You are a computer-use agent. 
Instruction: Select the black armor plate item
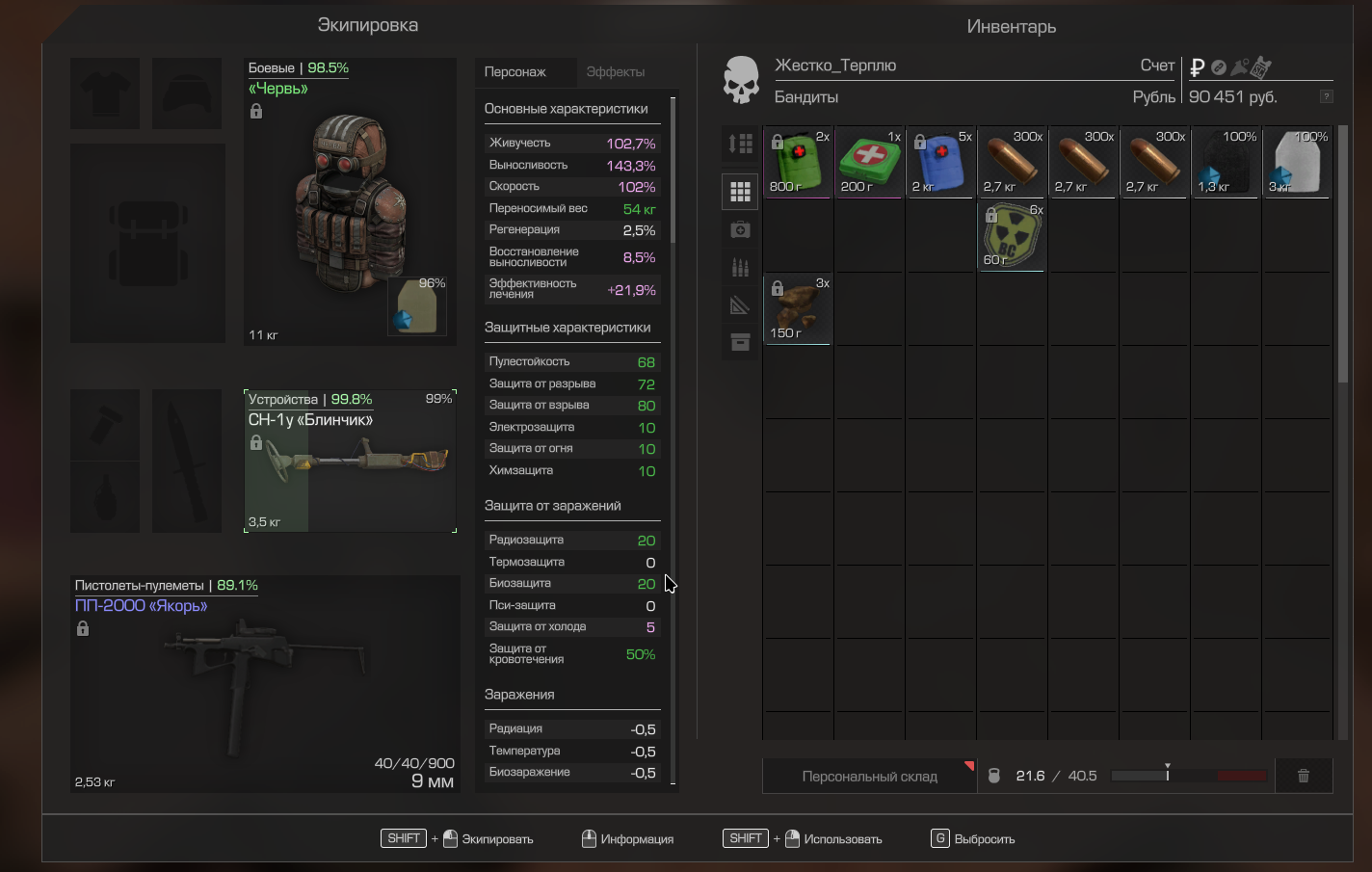(x=1226, y=162)
